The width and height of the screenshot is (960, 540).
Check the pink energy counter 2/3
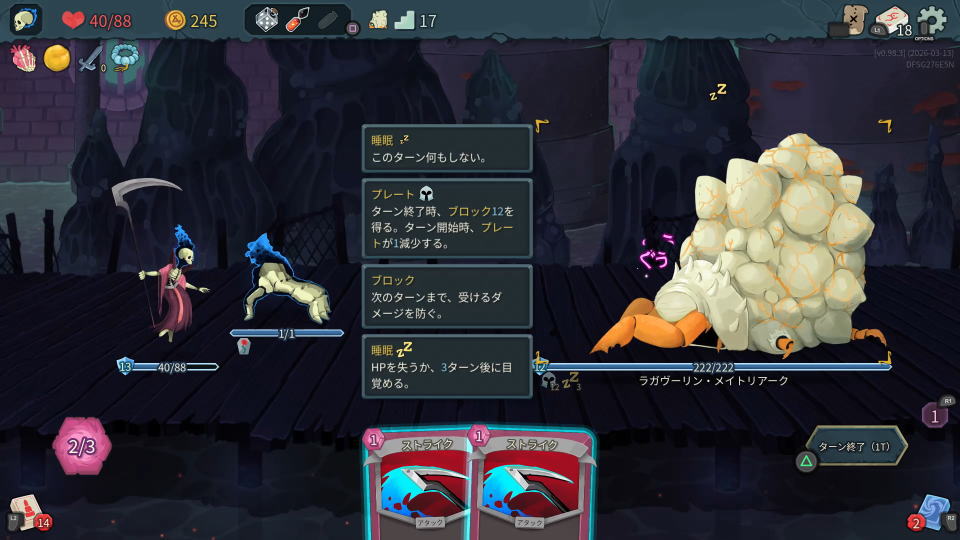(82, 446)
